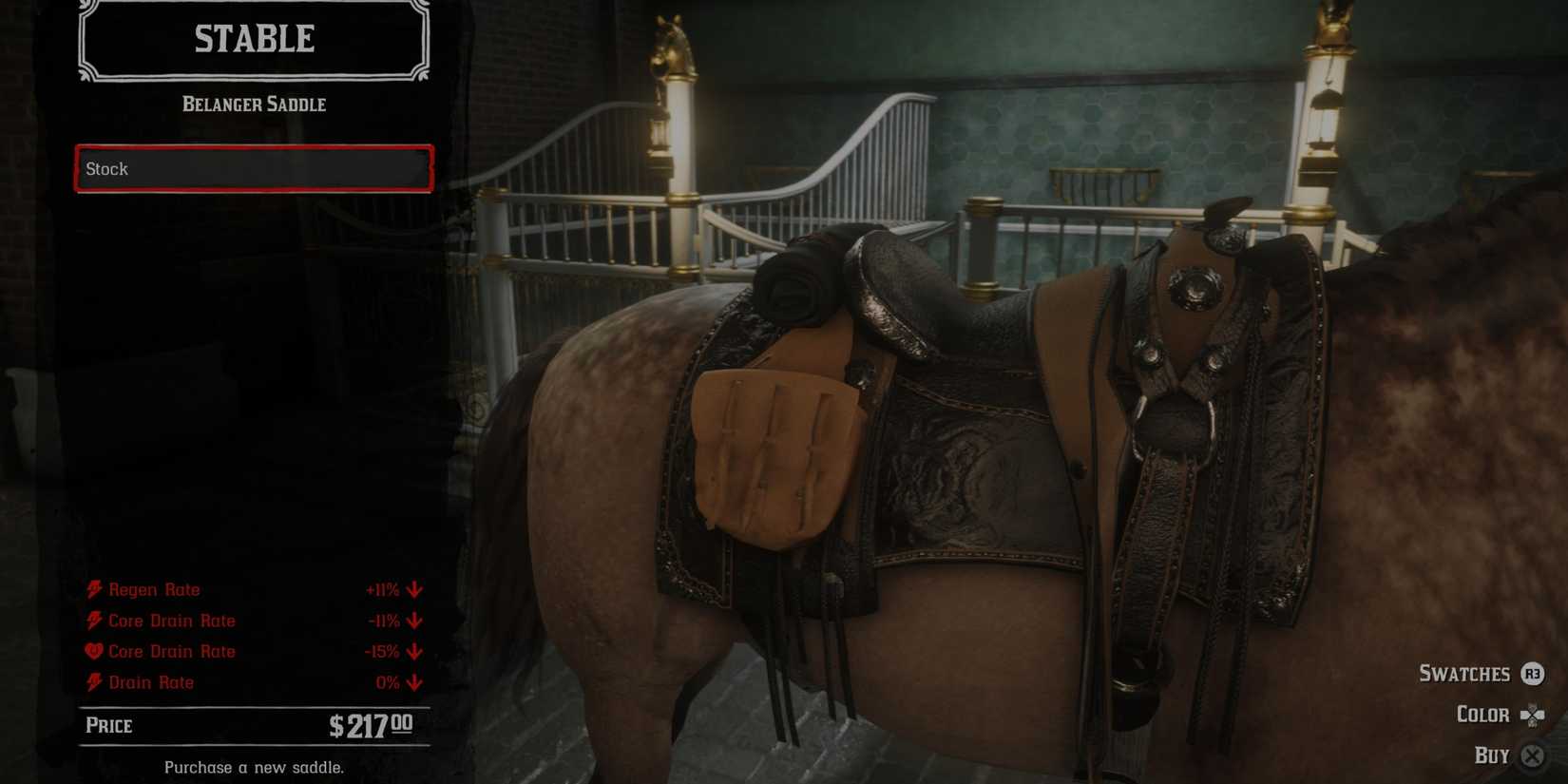Open the saddle color swatches palette
Image resolution: width=1568 pixels, height=784 pixels.
click(x=1467, y=675)
